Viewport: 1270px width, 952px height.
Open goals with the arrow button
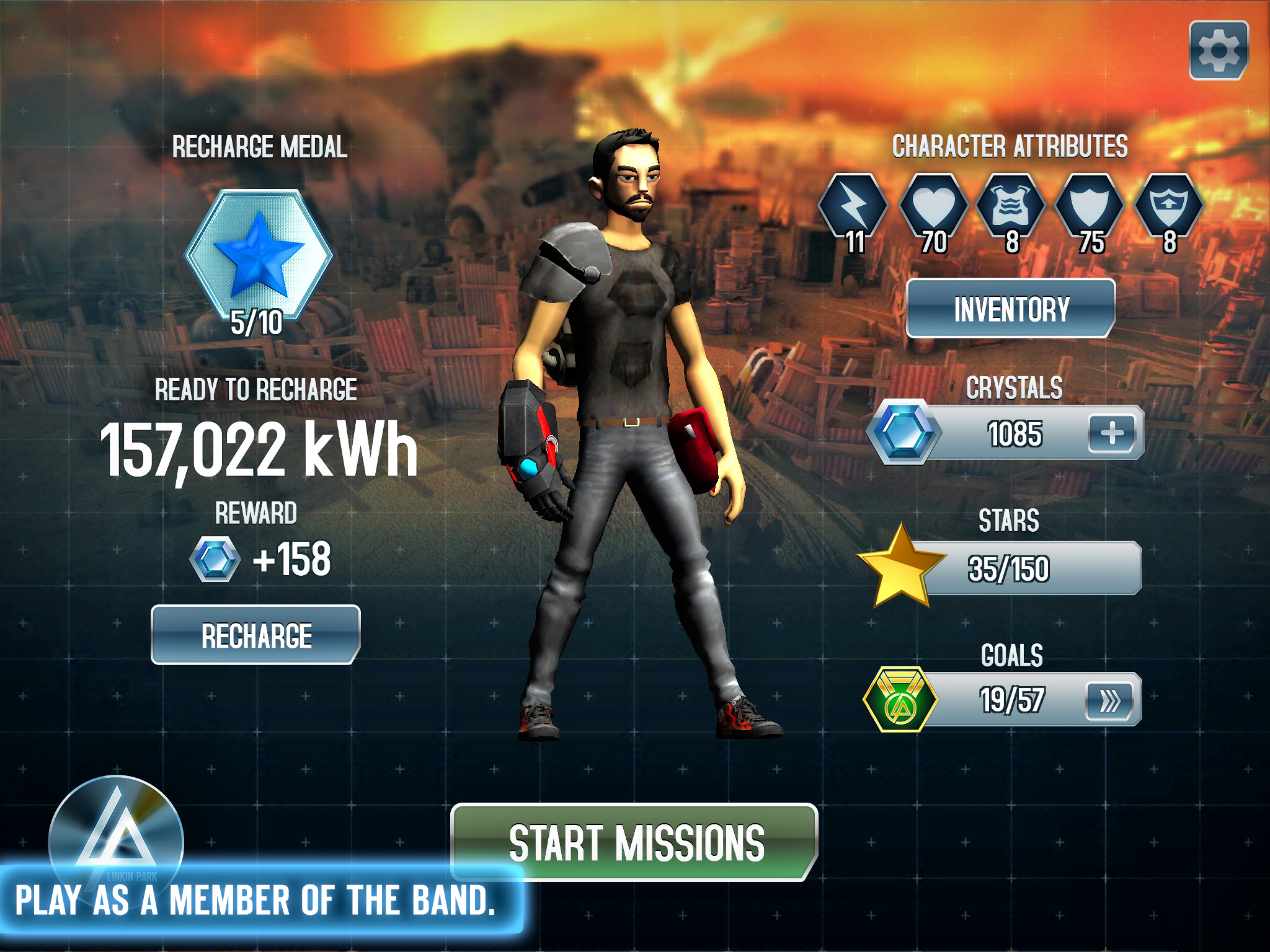coord(1109,701)
